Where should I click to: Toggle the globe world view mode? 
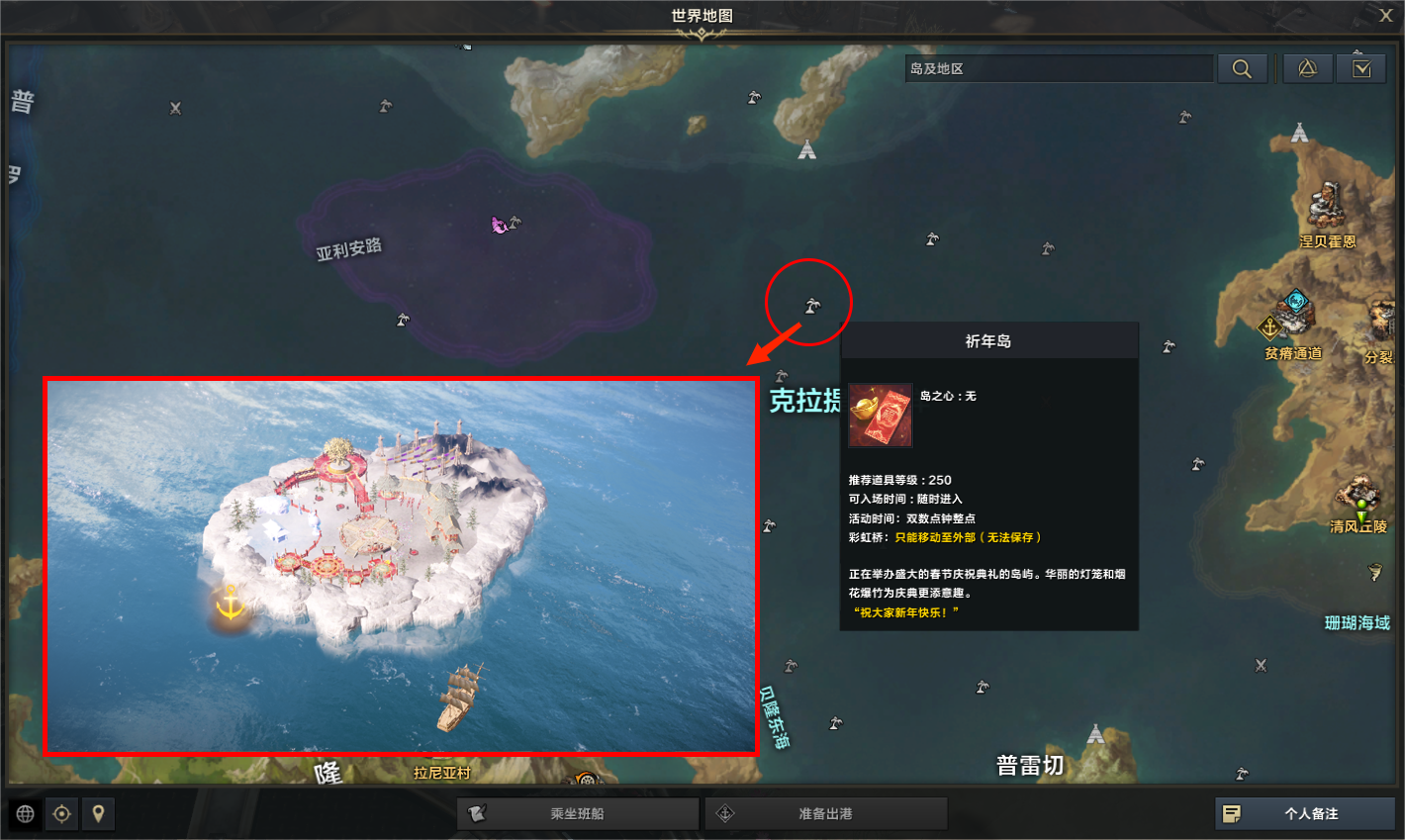(25, 813)
